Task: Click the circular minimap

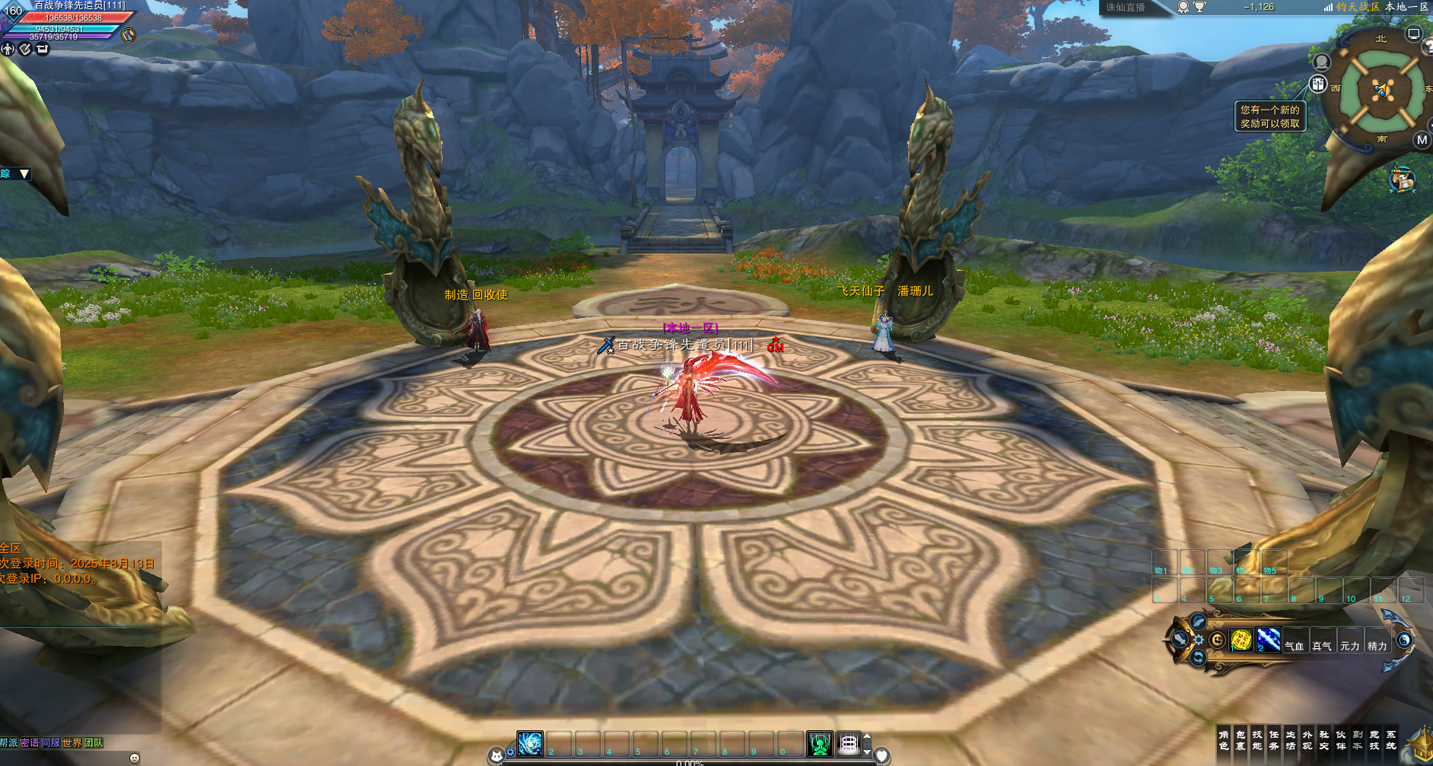Action: pos(1381,90)
